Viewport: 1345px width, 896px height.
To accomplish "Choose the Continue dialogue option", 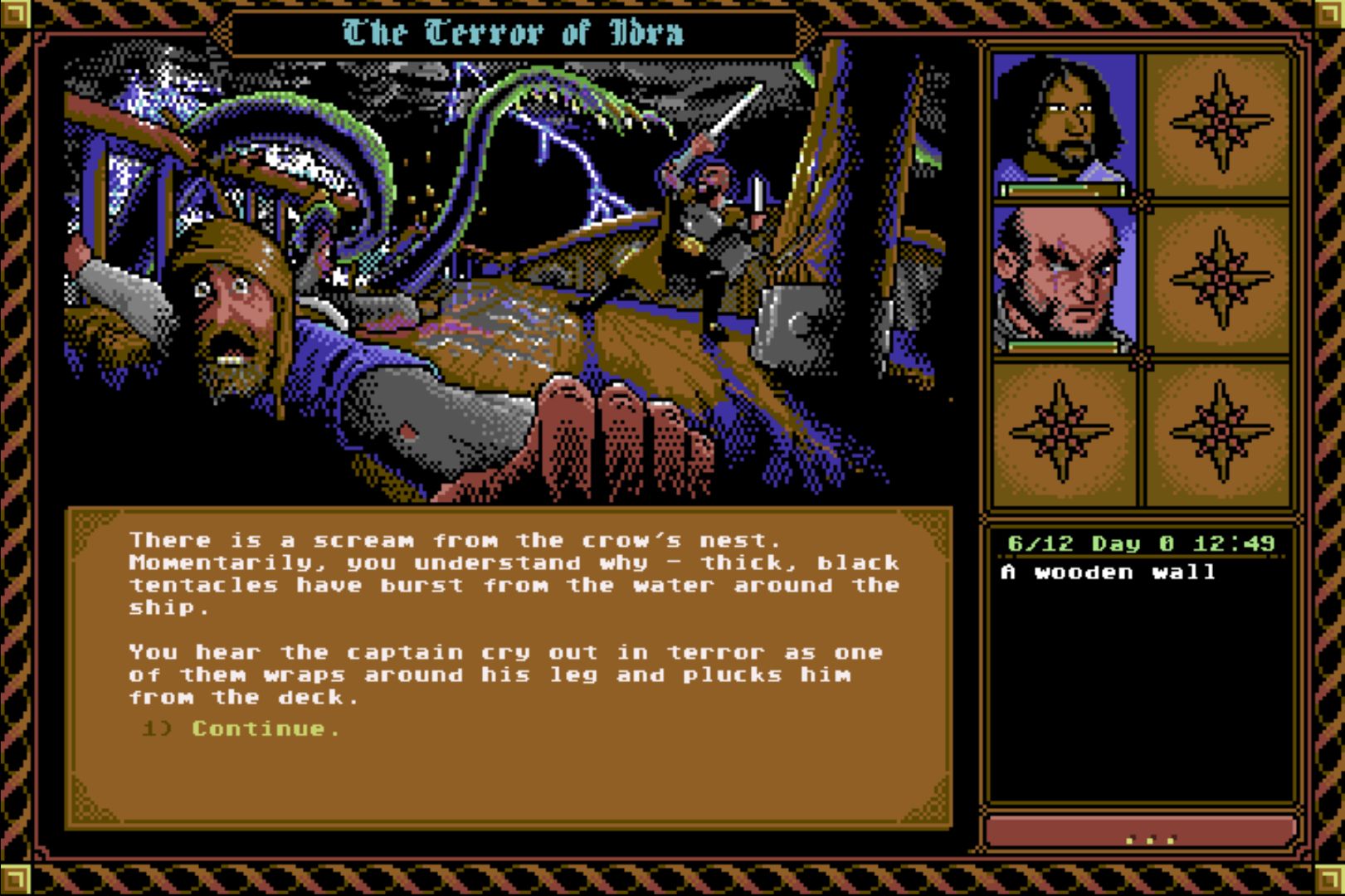I will [265, 728].
